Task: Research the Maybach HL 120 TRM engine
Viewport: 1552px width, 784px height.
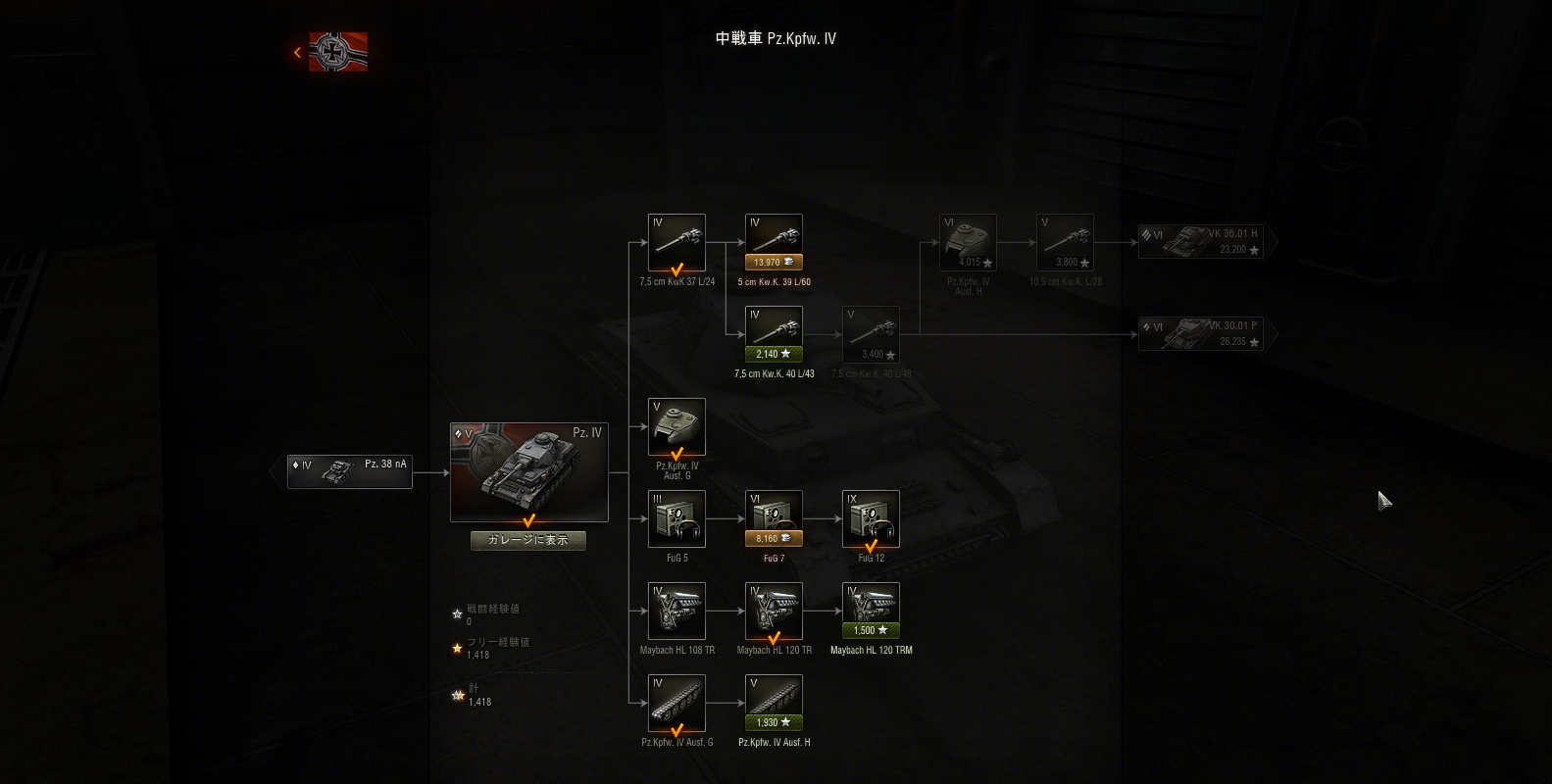Action: point(871,630)
